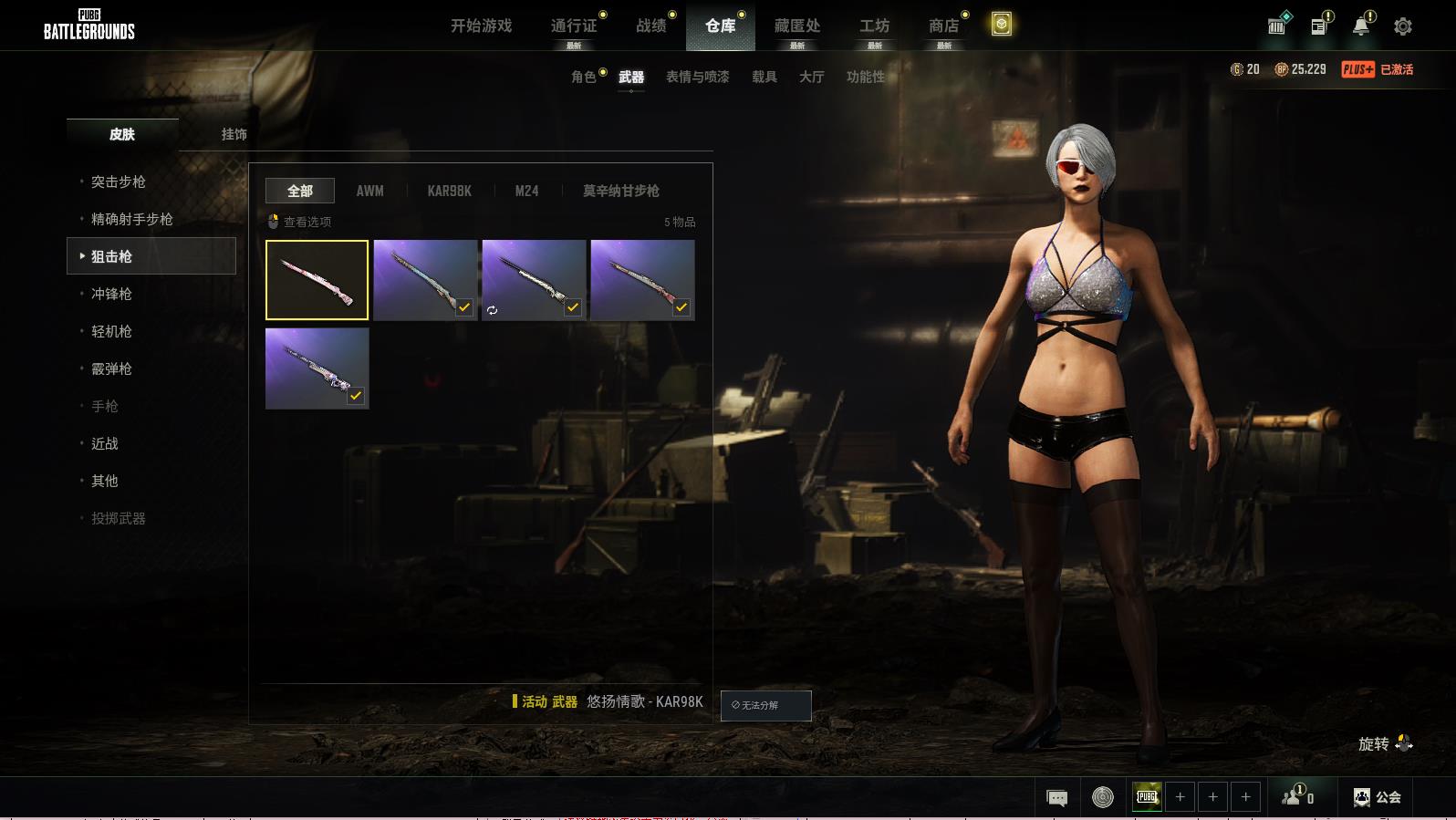Screen dimensions: 1456x820
Task: Open the chat bubble icon
Action: tap(1056, 798)
